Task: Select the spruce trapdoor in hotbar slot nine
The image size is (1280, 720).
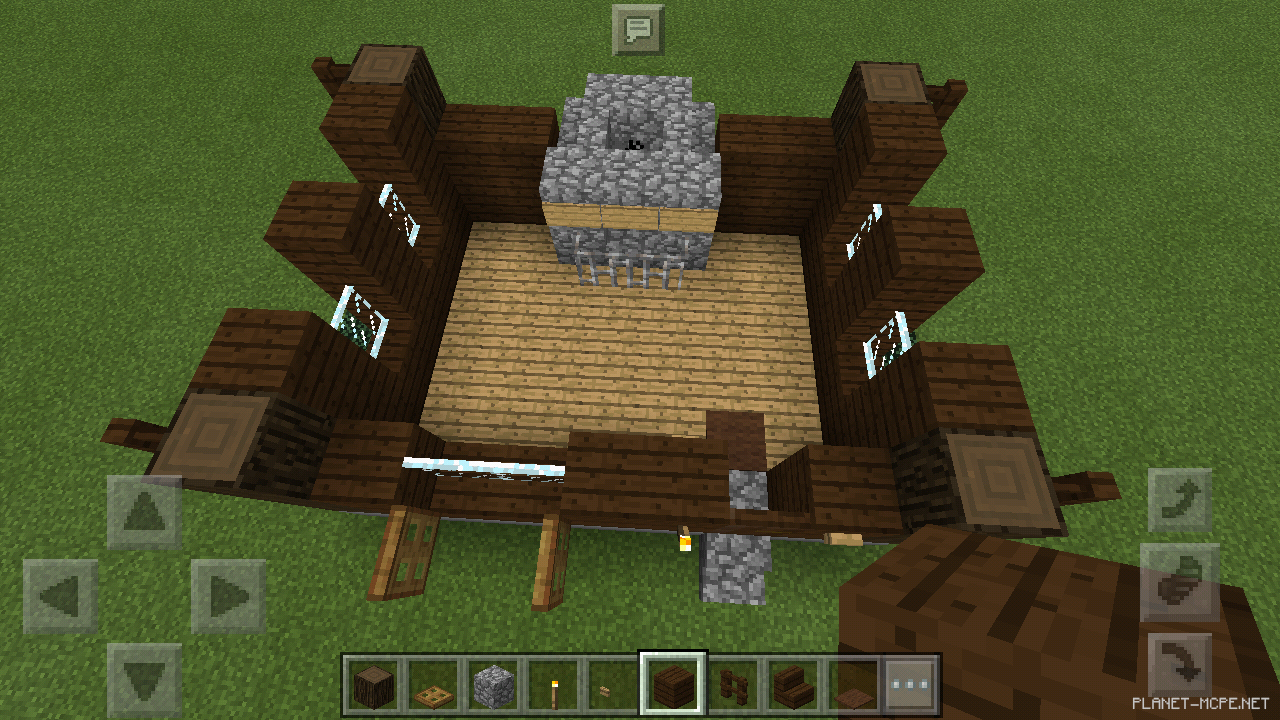Action: pyautogui.click(x=854, y=686)
